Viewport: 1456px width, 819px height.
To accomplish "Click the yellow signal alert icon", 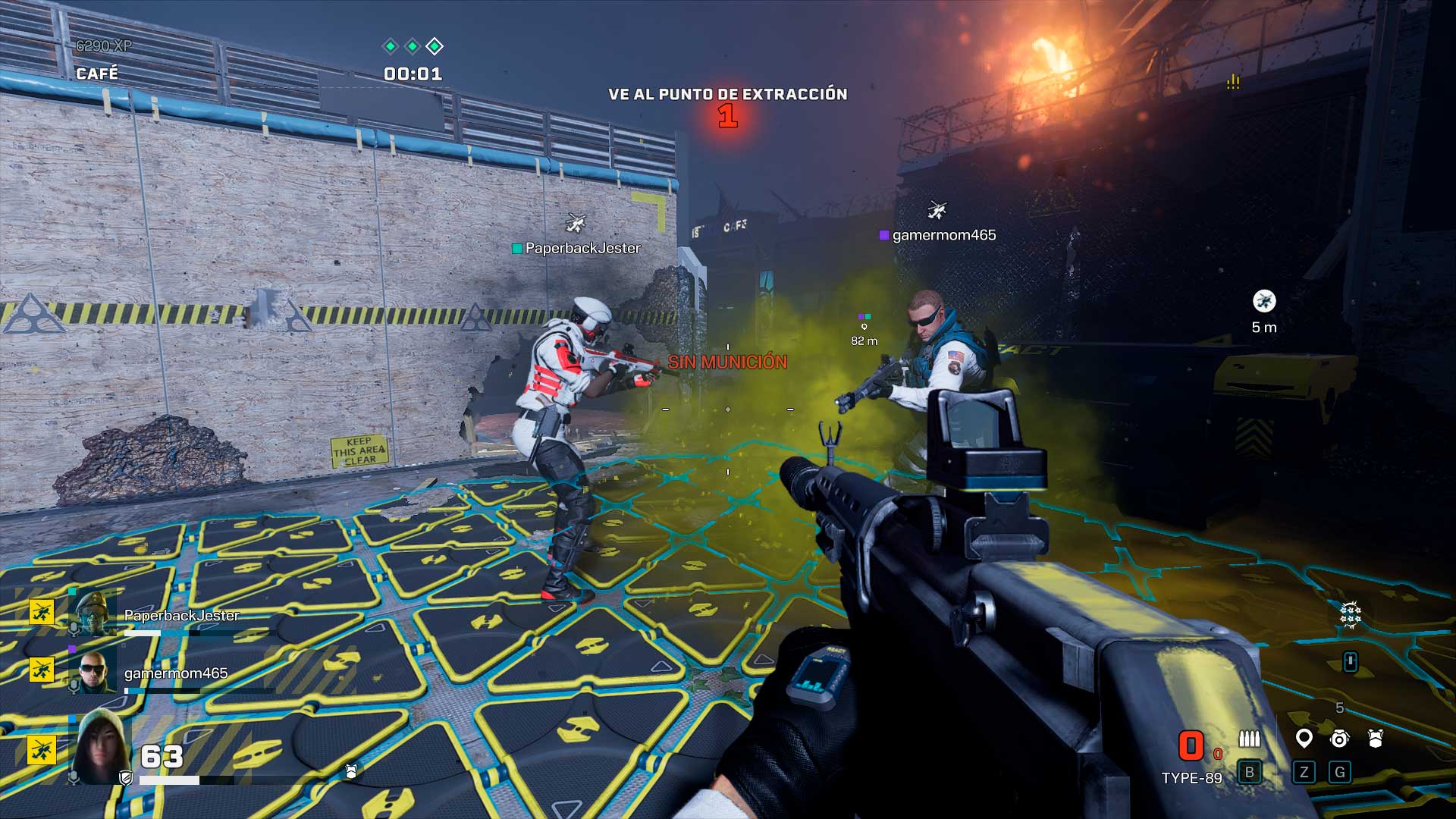I will click(1233, 82).
